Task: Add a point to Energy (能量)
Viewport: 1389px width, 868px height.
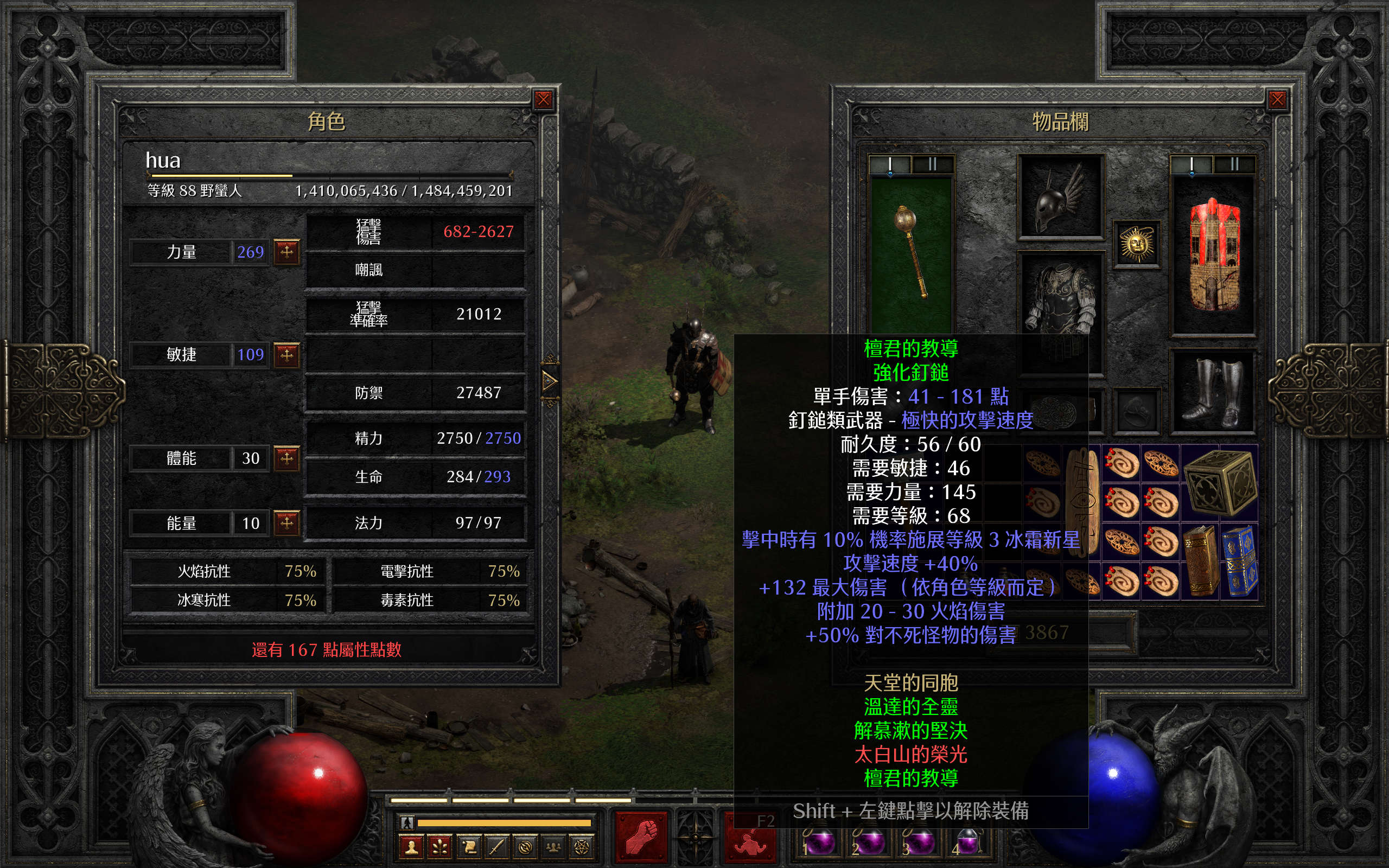Action: 286,522
